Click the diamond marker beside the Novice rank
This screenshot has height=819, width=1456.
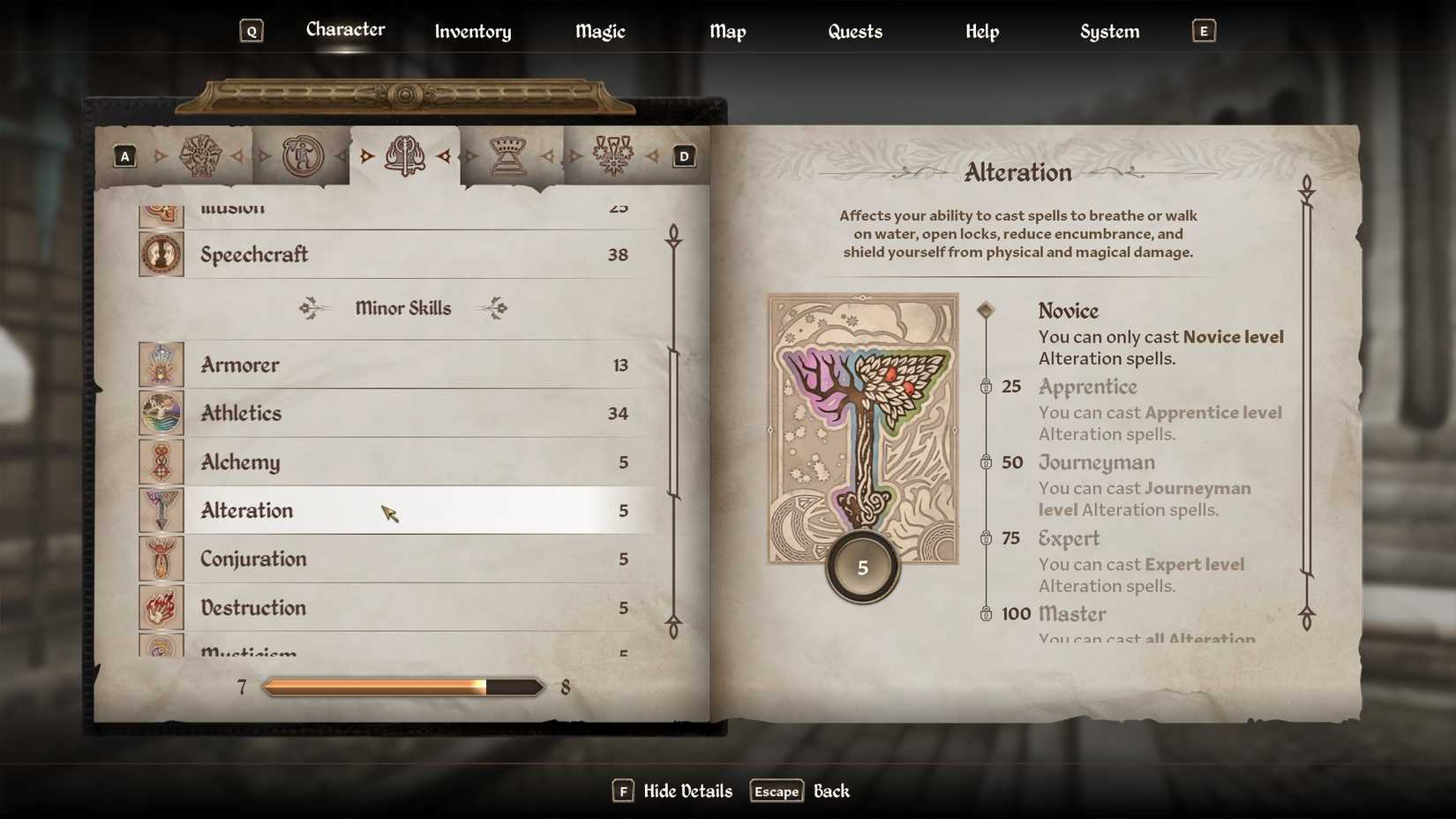986,310
